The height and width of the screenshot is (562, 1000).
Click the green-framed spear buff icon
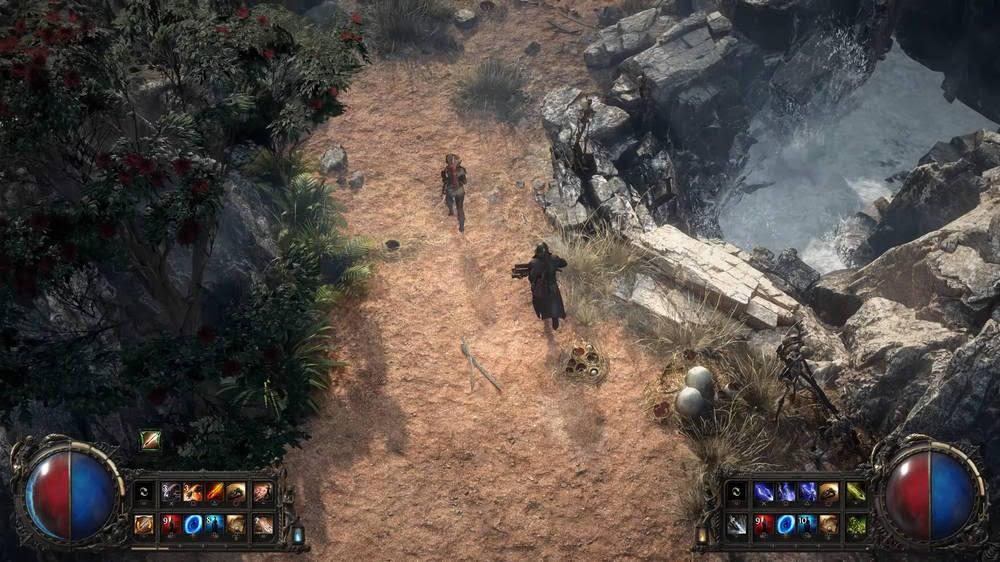click(x=150, y=440)
